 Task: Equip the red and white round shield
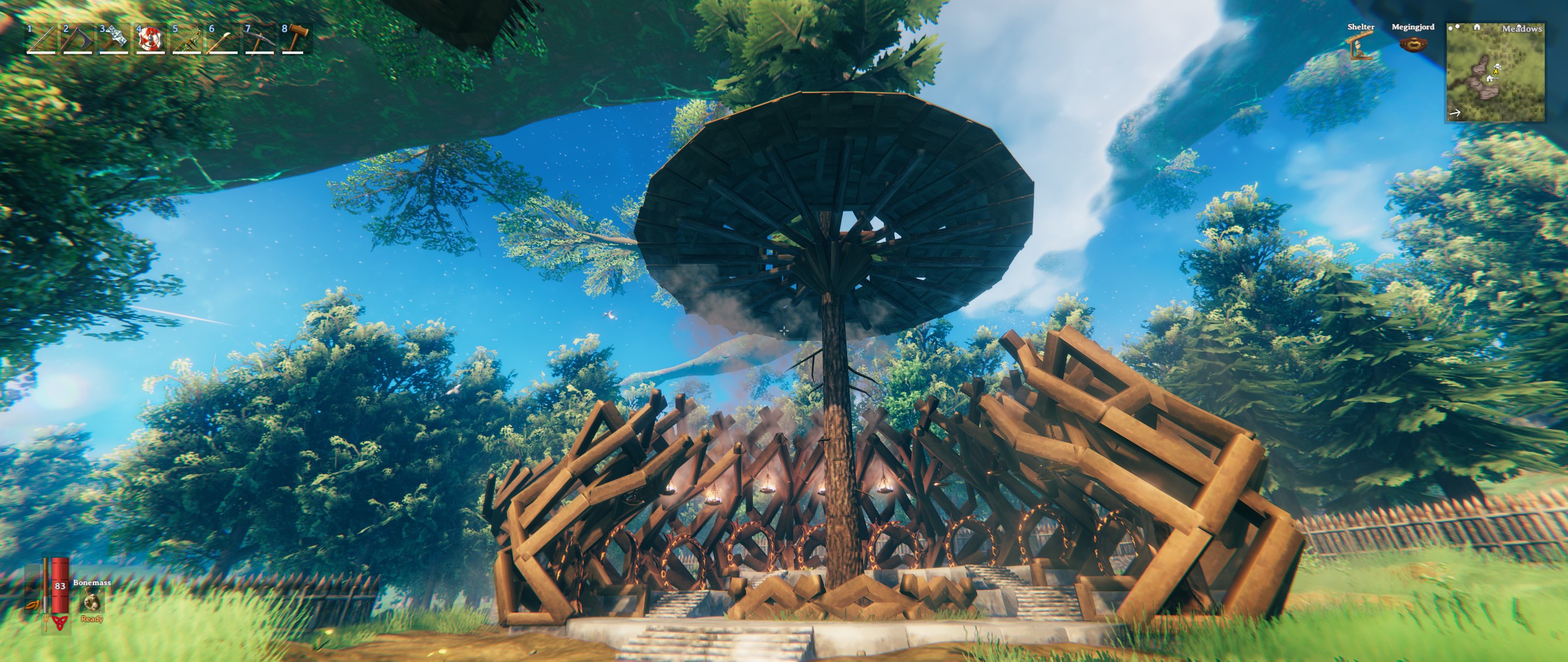149,39
